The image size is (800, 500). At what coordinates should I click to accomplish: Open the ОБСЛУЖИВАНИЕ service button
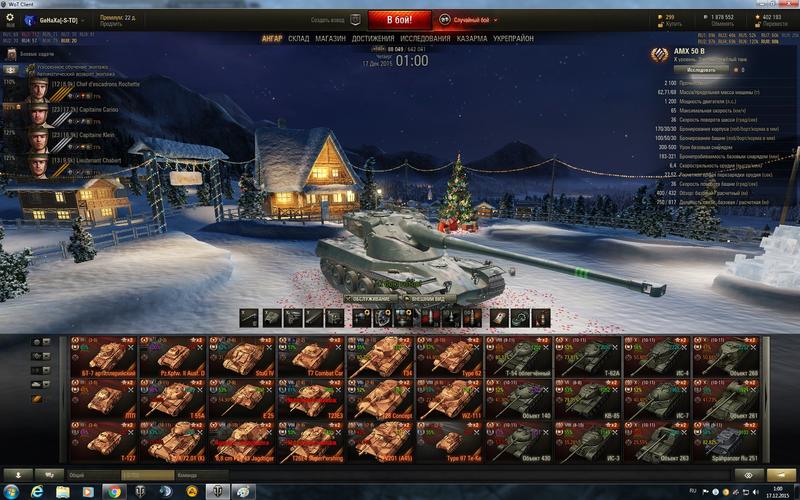click(372, 298)
